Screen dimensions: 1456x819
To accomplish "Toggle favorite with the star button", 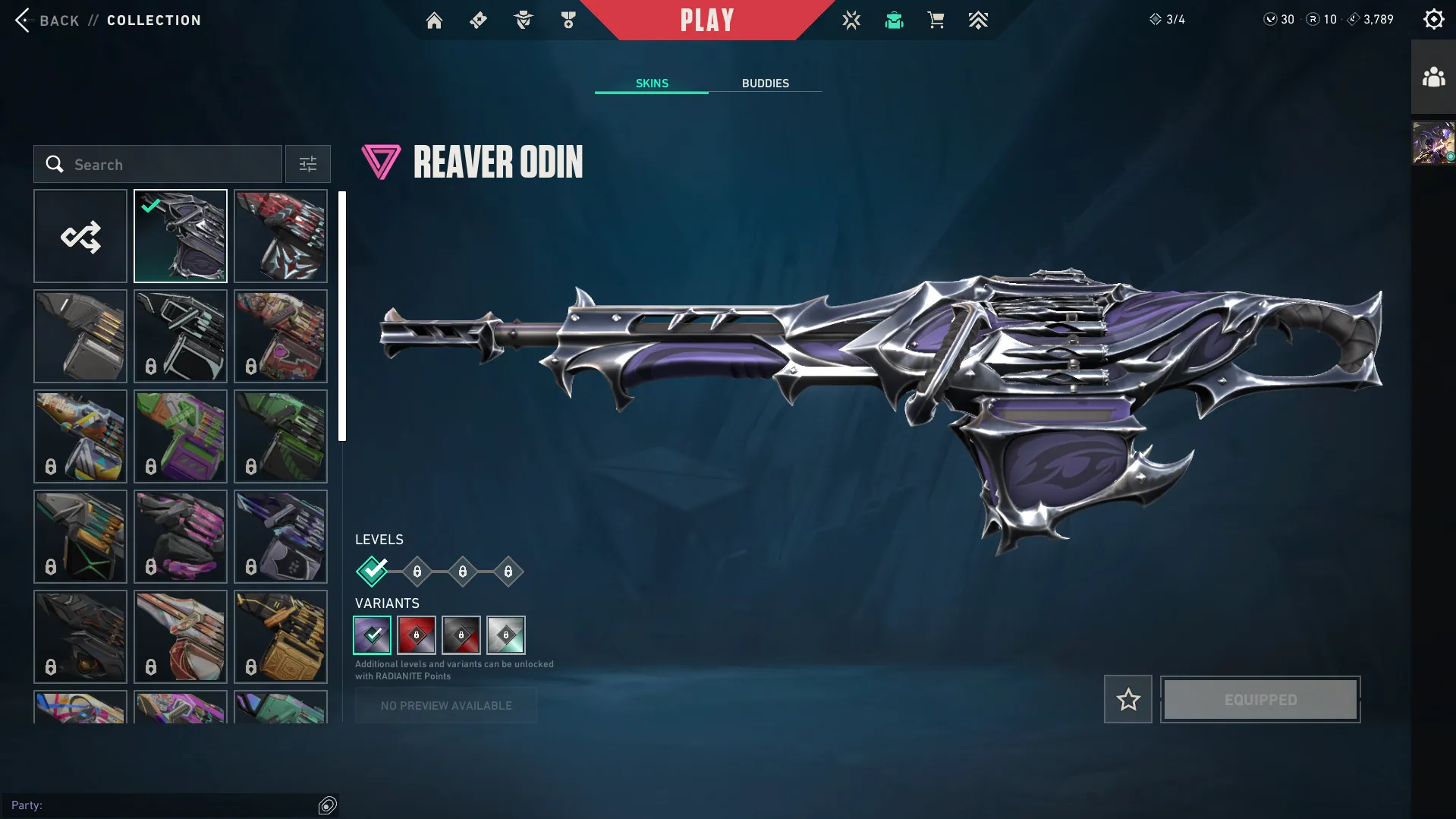I will 1127,699.
